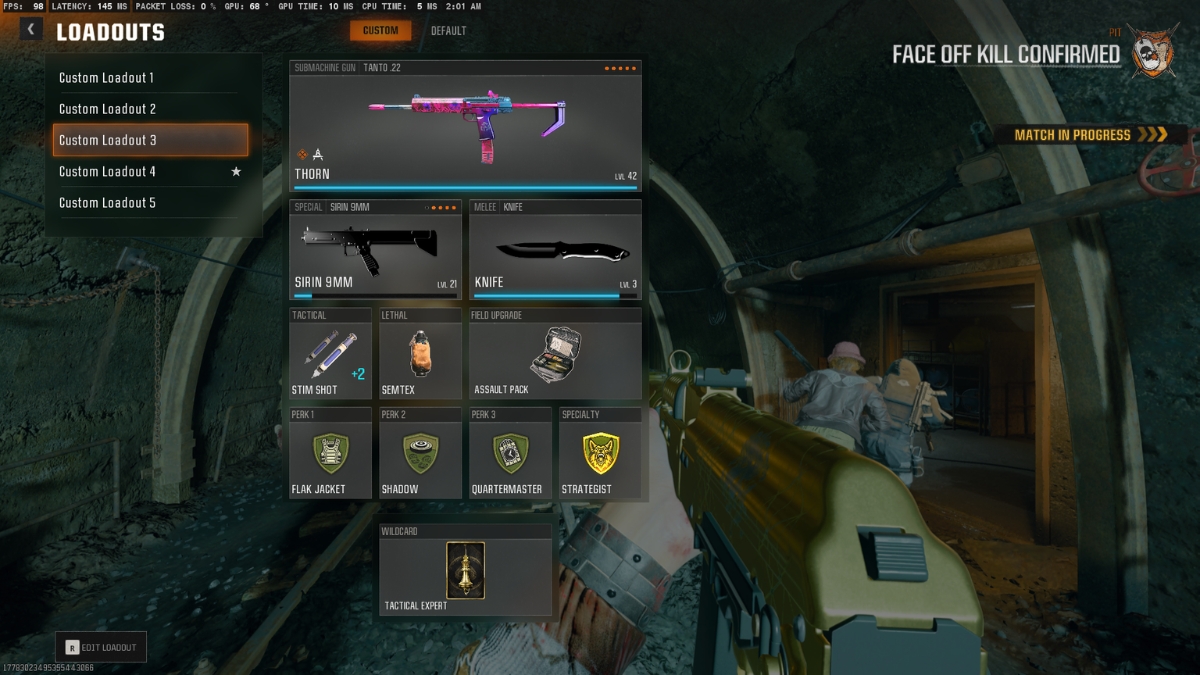Pick Custom Loadout 4 favorite
The image size is (1200, 675).
coord(150,172)
